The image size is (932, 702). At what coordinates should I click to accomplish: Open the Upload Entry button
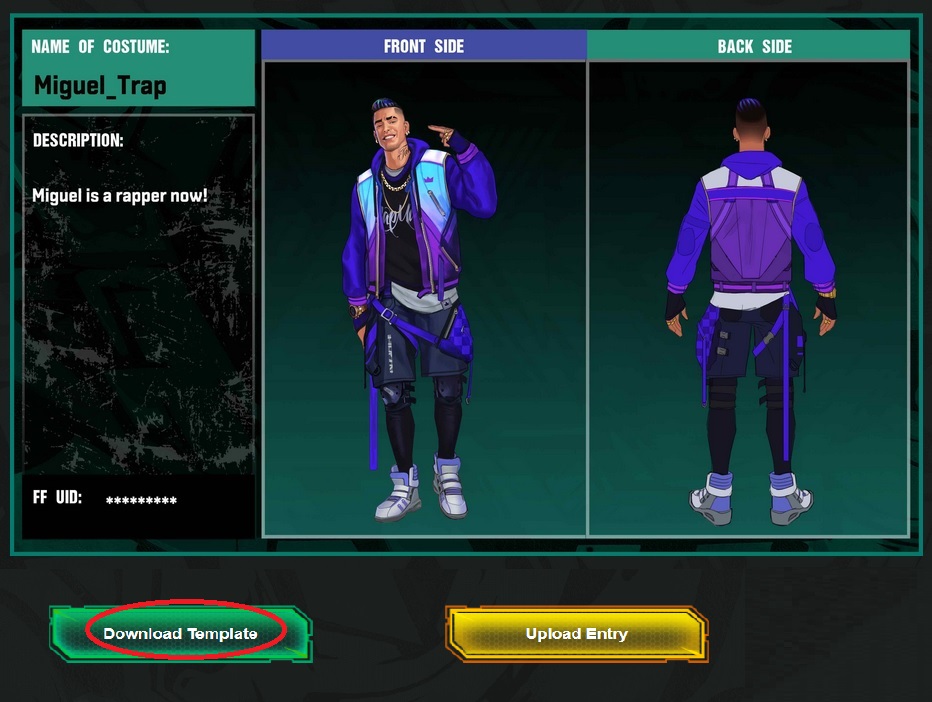coord(577,633)
